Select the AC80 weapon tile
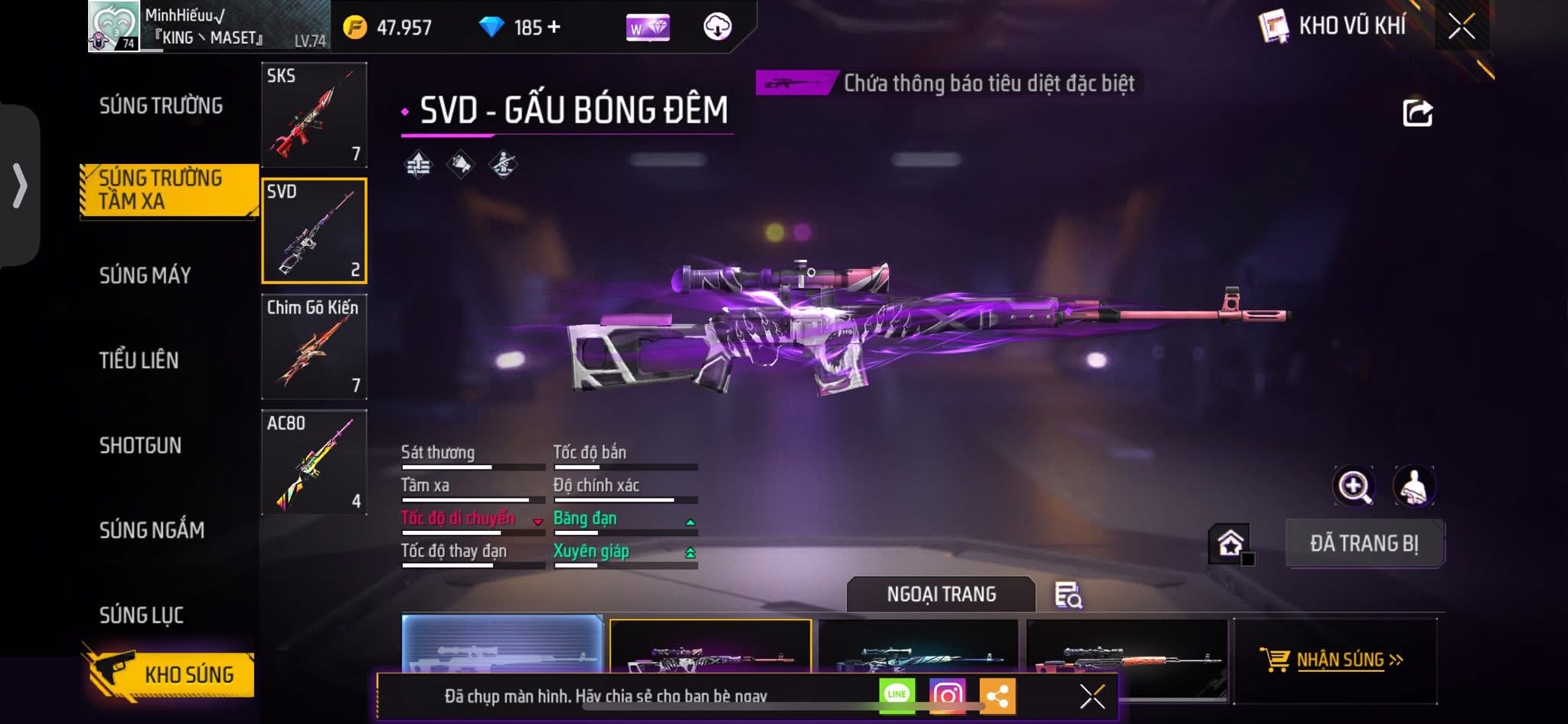 pos(314,462)
